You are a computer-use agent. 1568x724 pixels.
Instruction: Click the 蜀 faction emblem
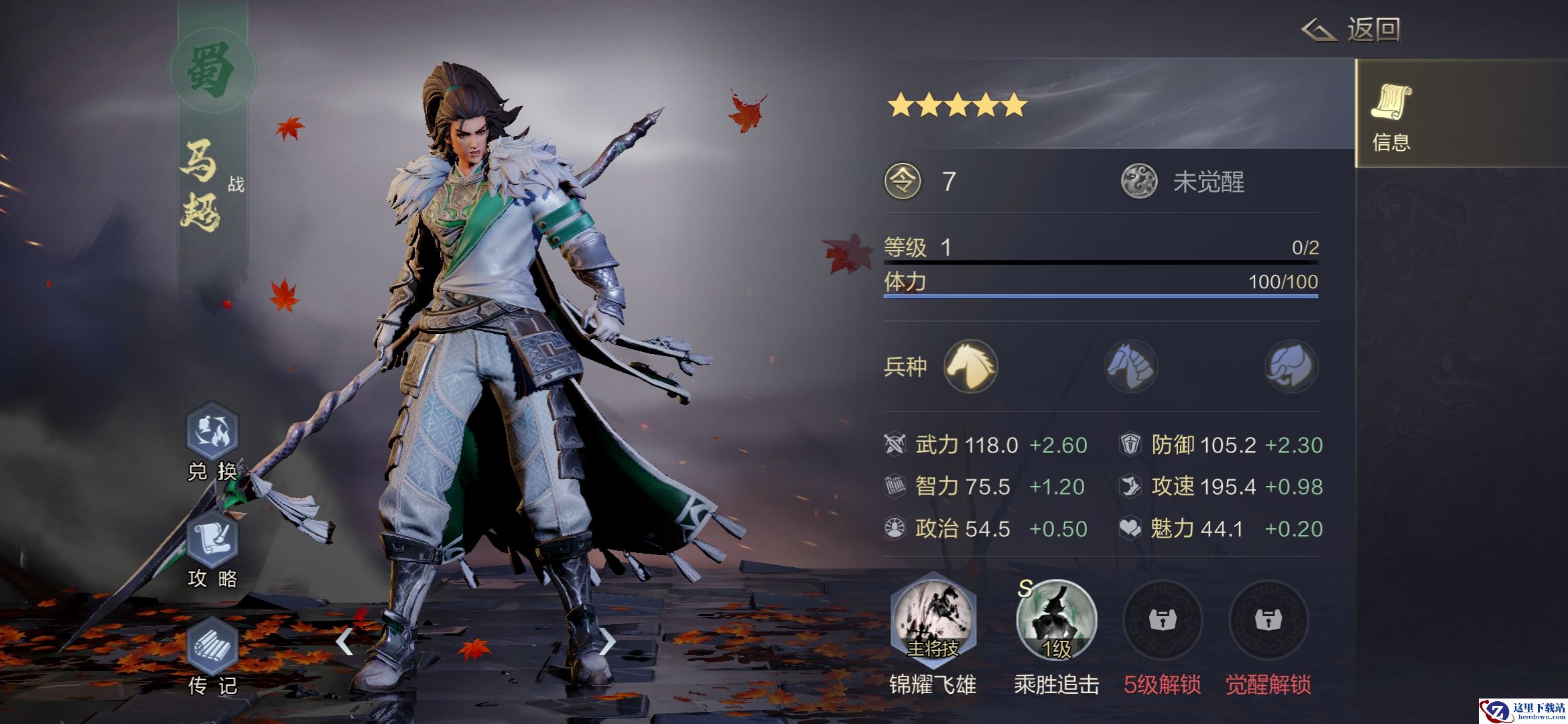[212, 70]
